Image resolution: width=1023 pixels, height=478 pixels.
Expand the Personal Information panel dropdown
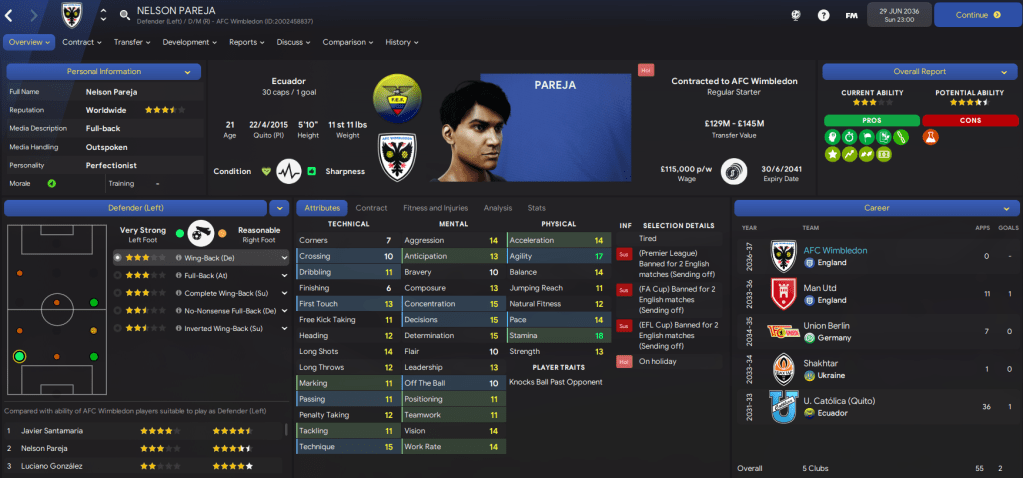(187, 72)
